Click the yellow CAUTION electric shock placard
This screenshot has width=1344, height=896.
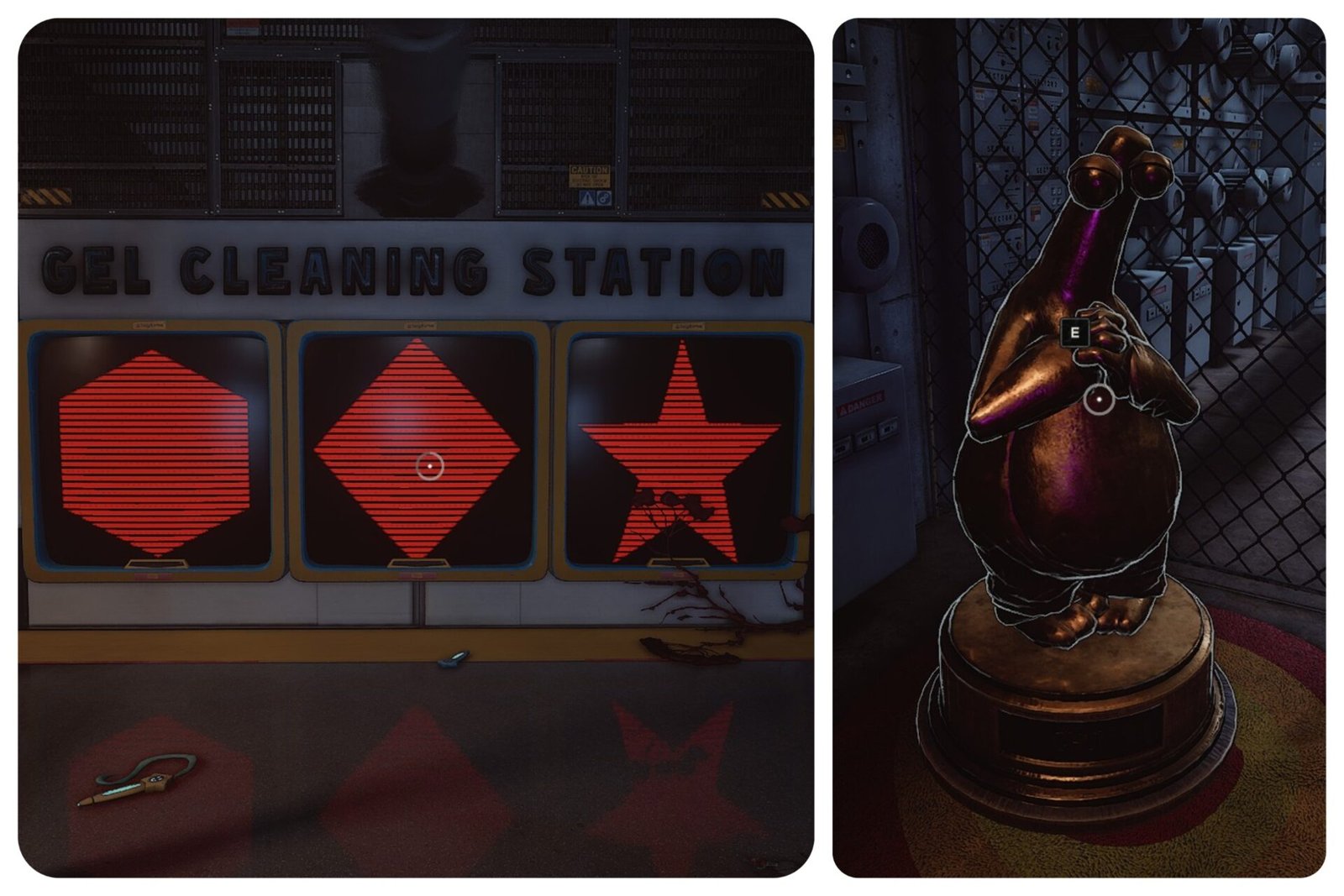[589, 176]
